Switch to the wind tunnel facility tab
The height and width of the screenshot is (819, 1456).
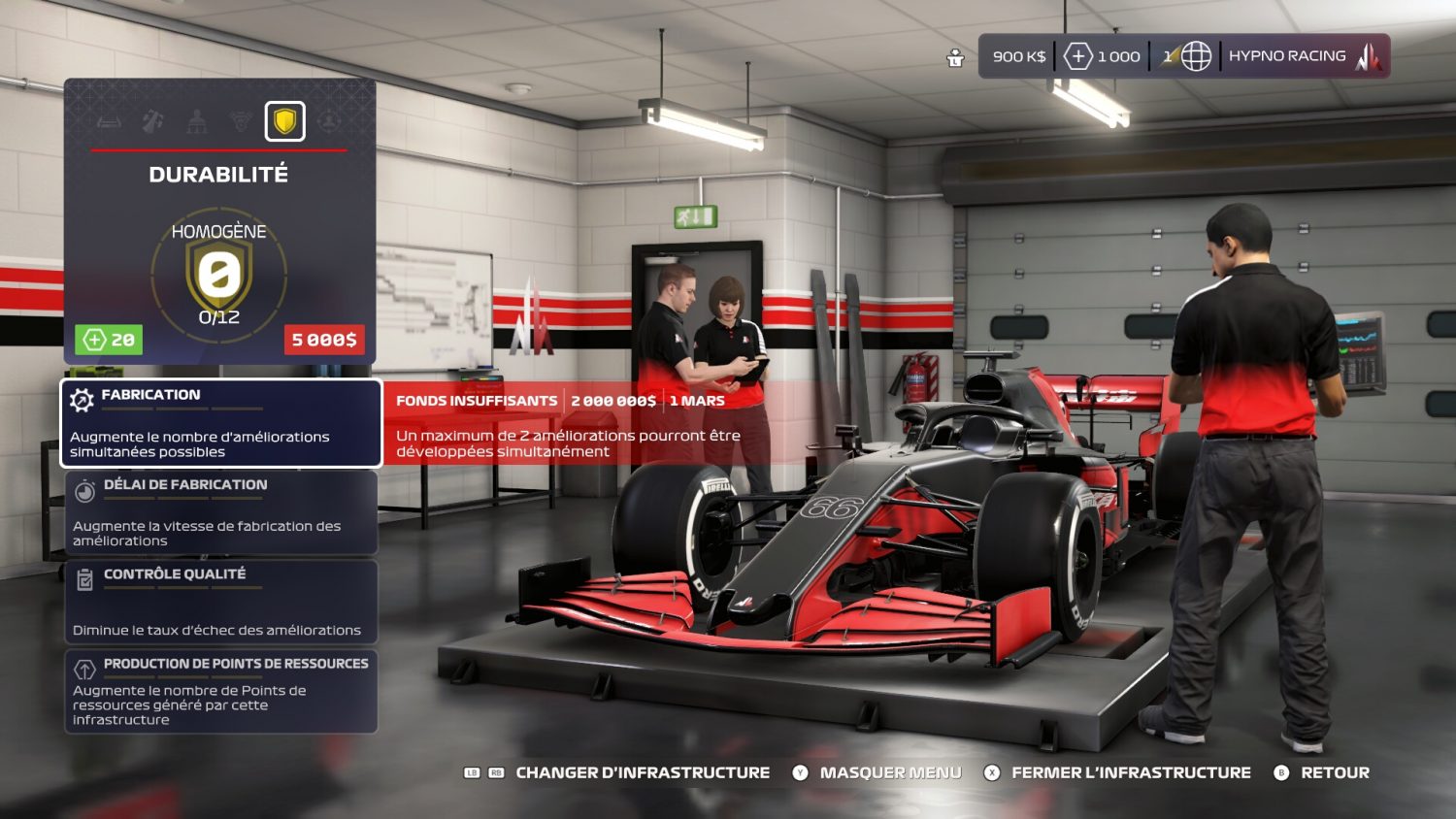click(109, 122)
